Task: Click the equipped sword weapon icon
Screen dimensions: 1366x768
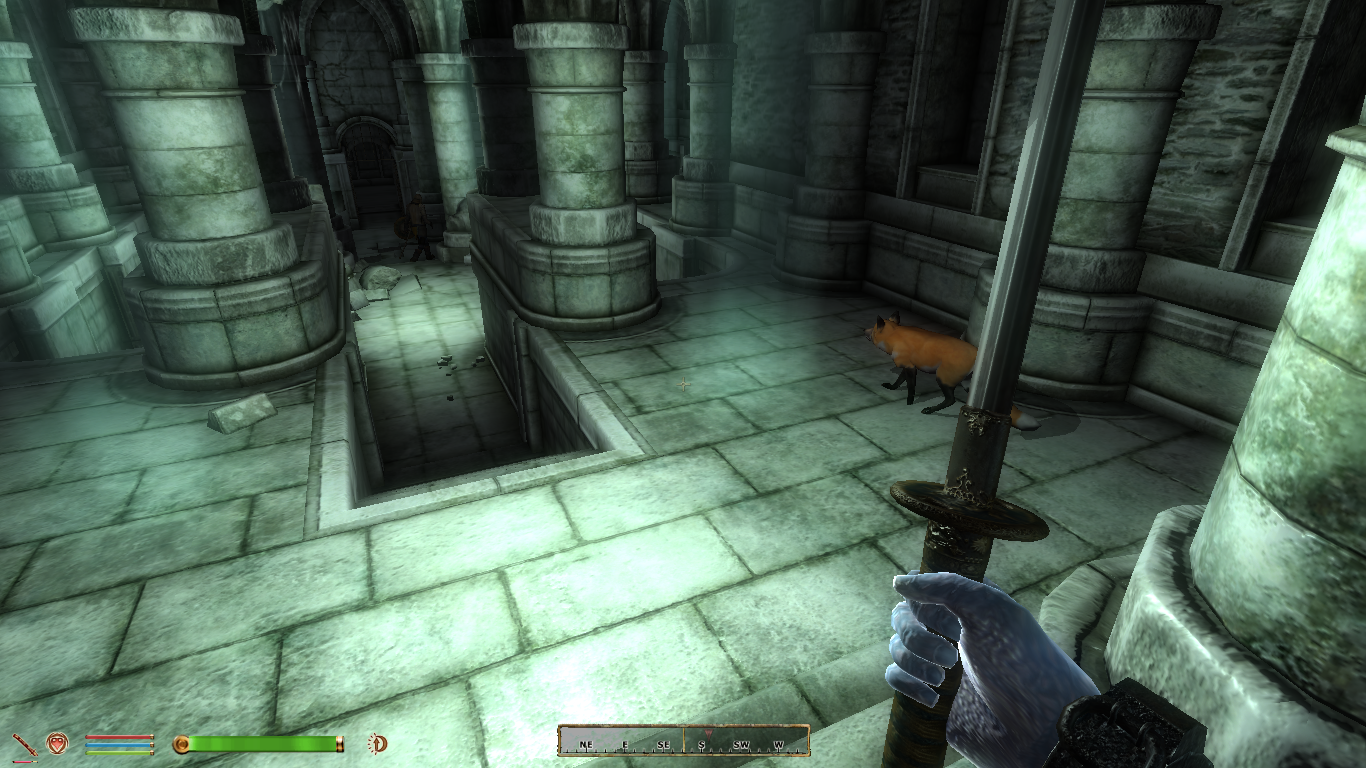Action: point(23,744)
